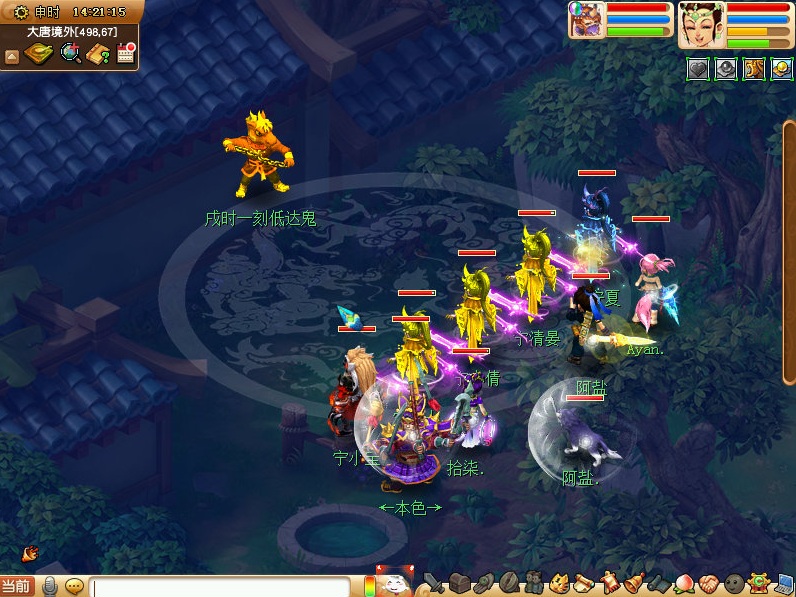Click the golden orb buff icon

click(x=781, y=69)
